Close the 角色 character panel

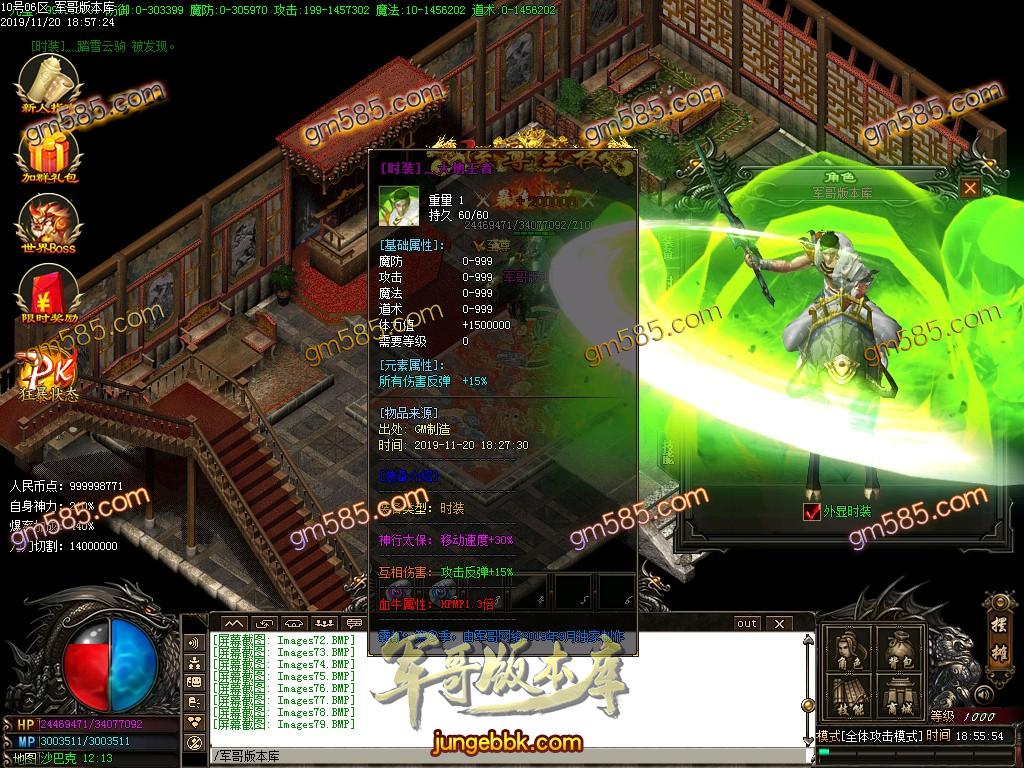[969, 187]
